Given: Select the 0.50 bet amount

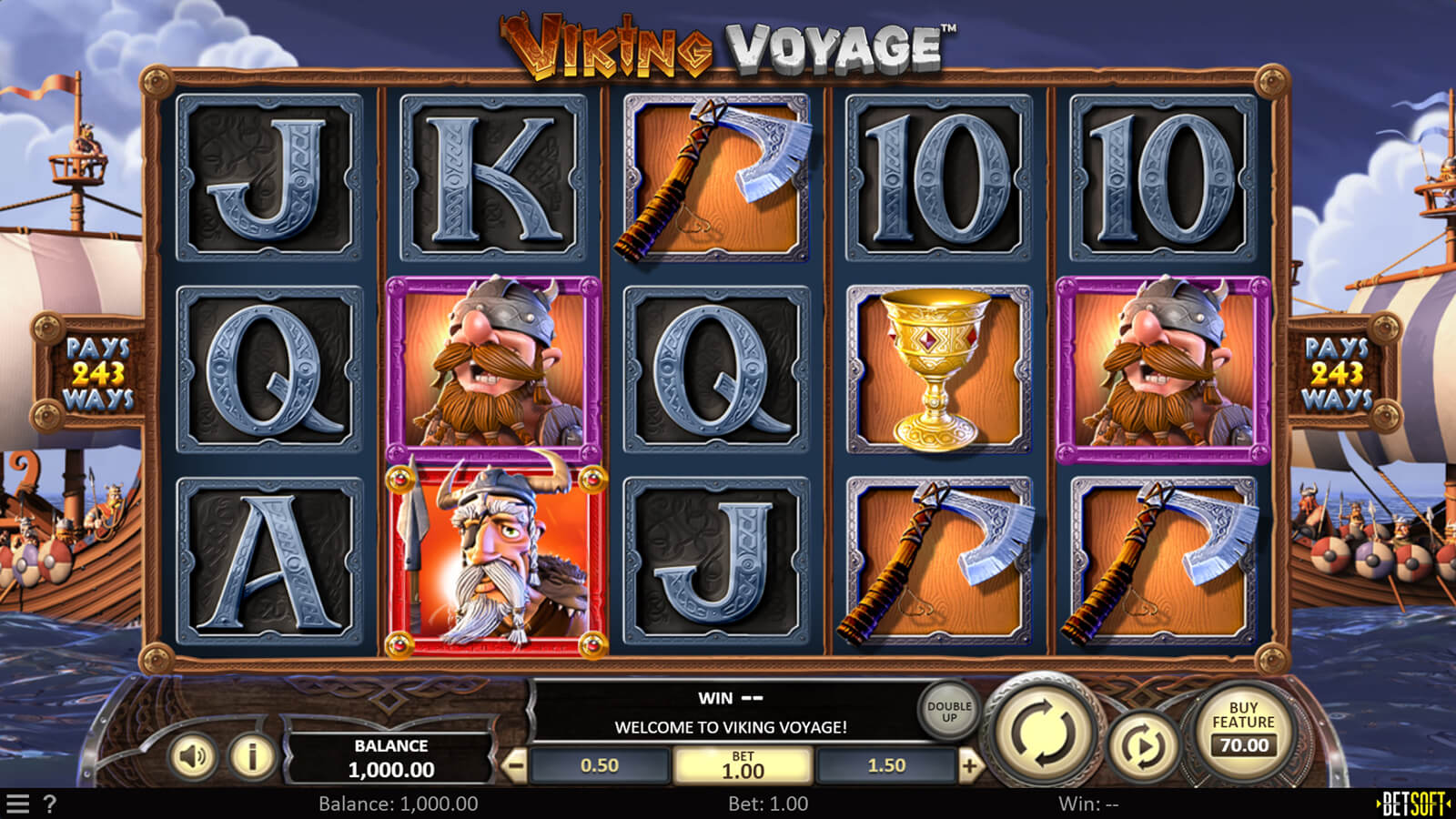Looking at the screenshot, I should point(600,766).
